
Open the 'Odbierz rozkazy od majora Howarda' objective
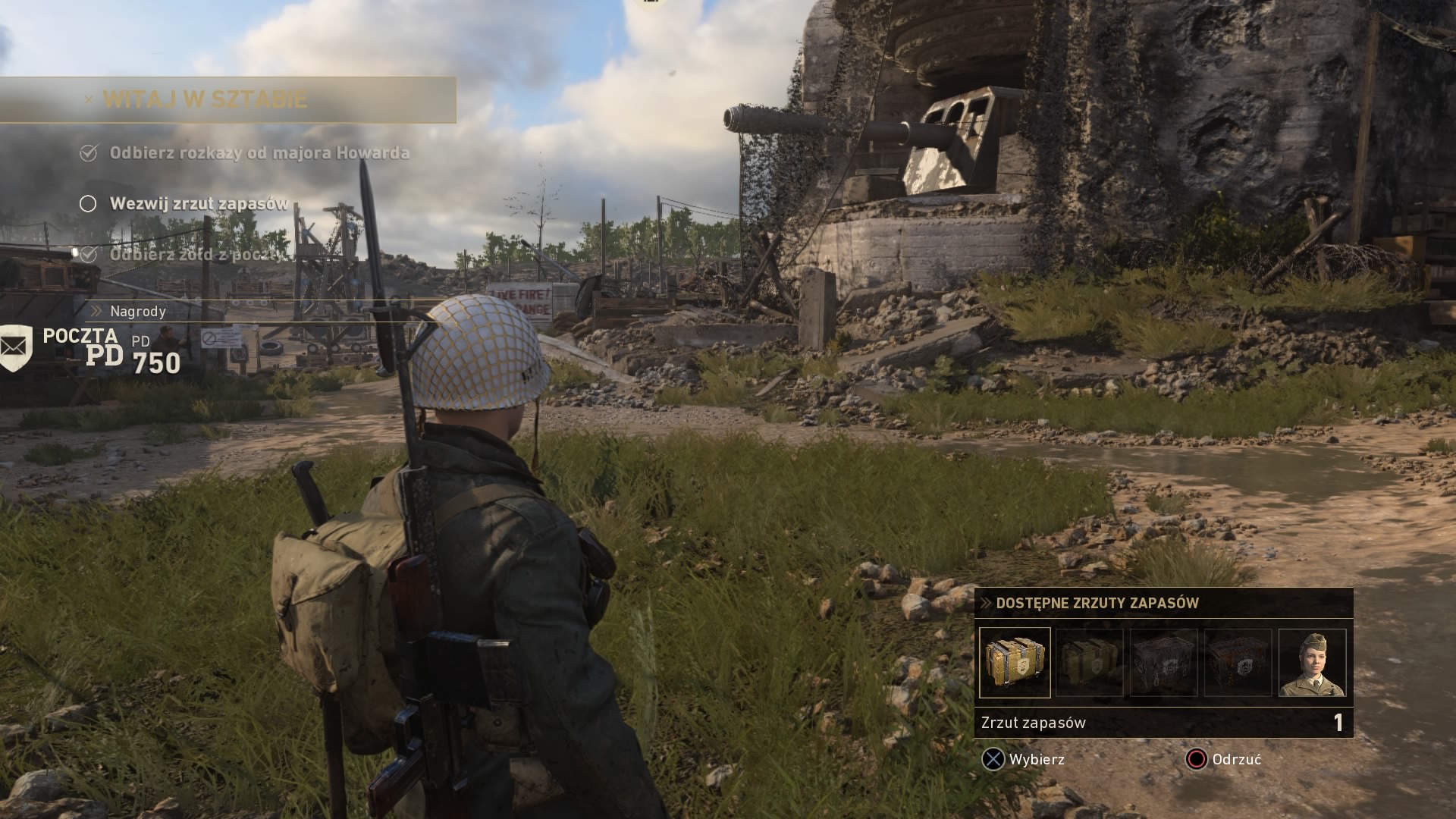(259, 153)
